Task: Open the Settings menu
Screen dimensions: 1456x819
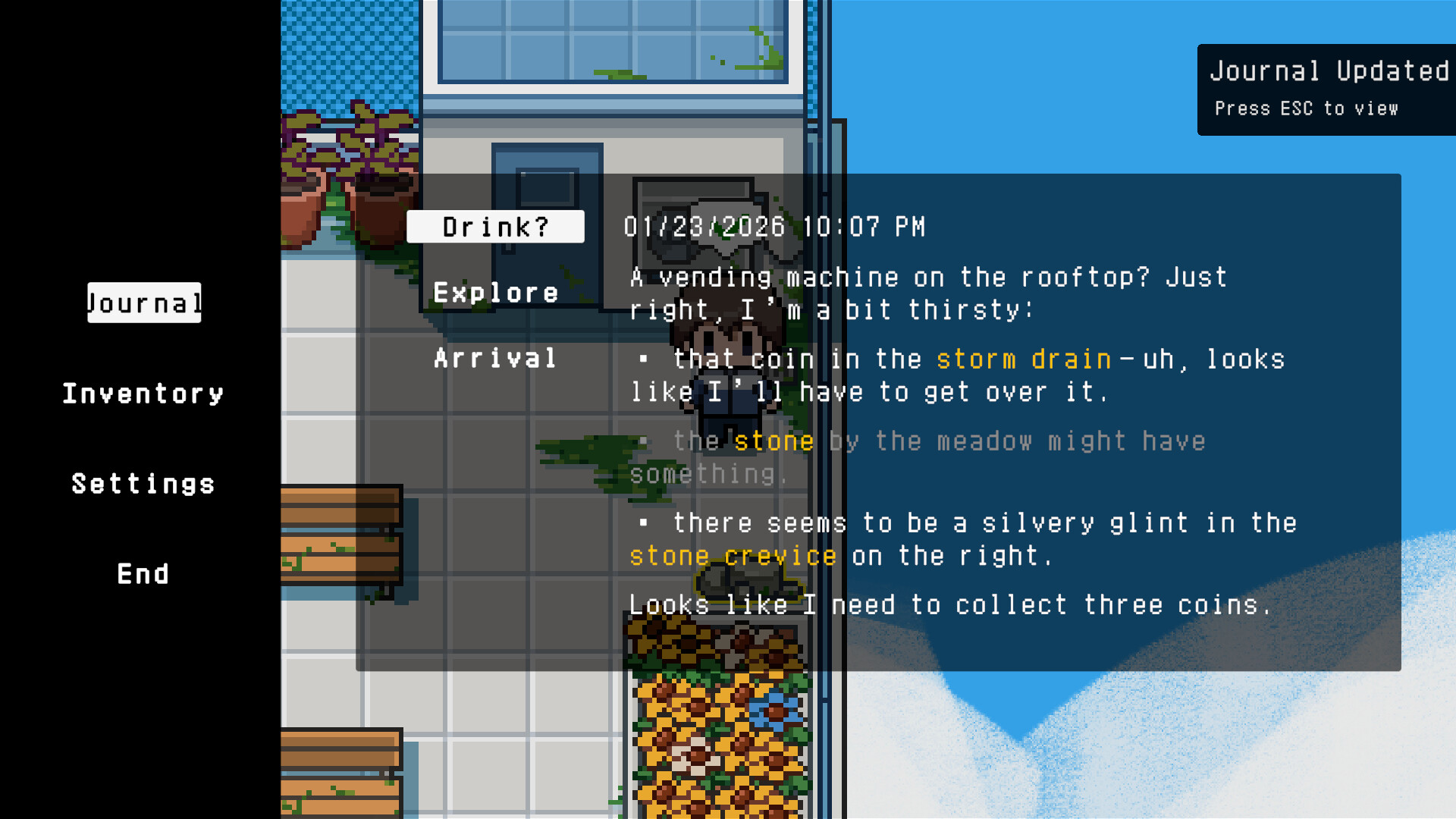Action: pos(143,483)
